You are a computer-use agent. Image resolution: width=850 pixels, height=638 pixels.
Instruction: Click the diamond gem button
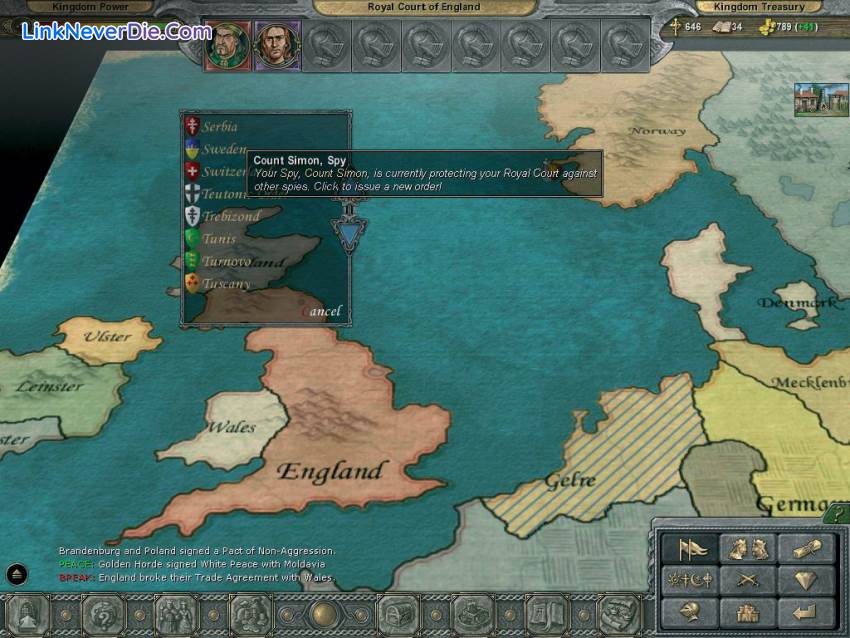(x=805, y=581)
